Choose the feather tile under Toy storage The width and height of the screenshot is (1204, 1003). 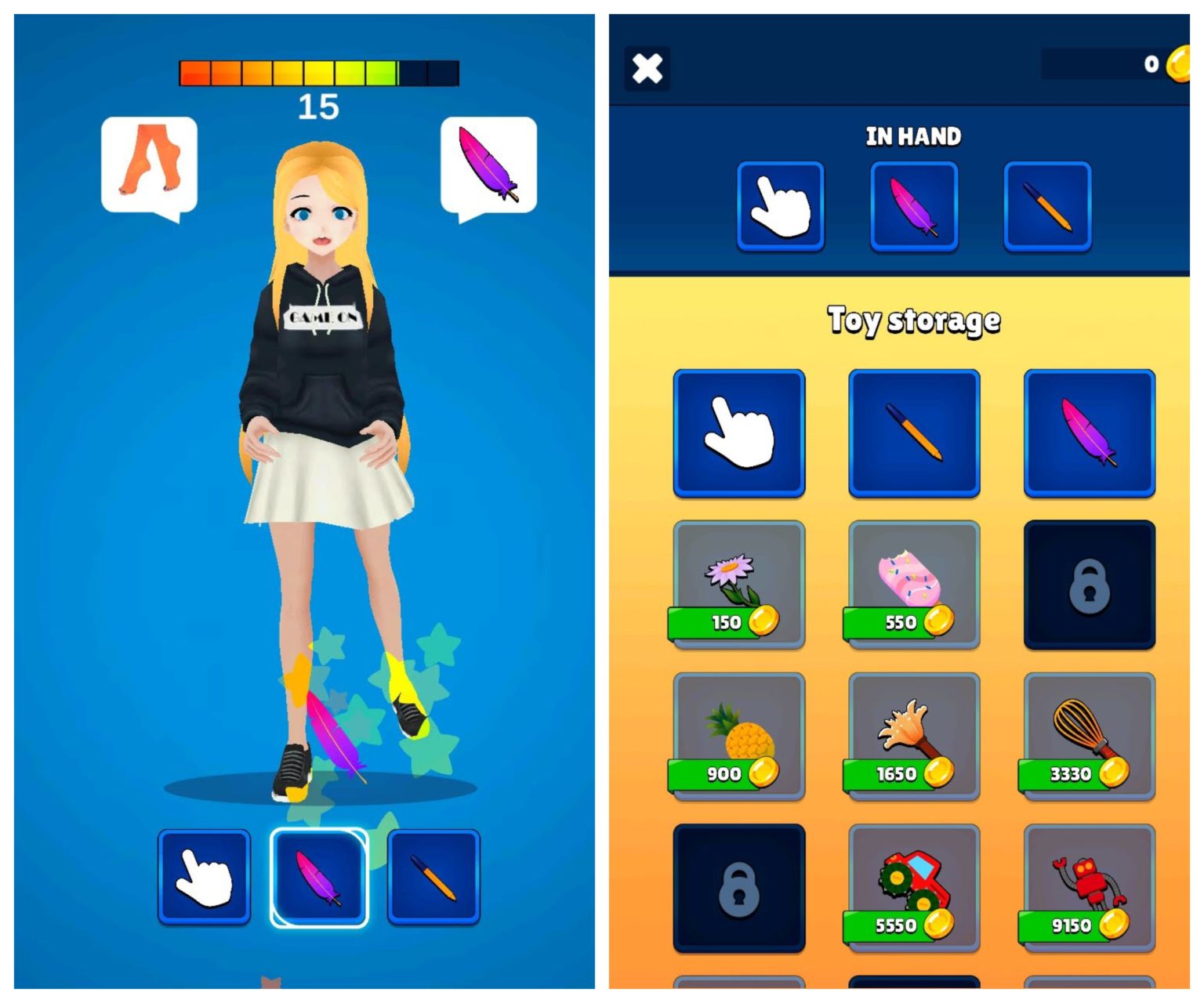pyautogui.click(x=1089, y=433)
